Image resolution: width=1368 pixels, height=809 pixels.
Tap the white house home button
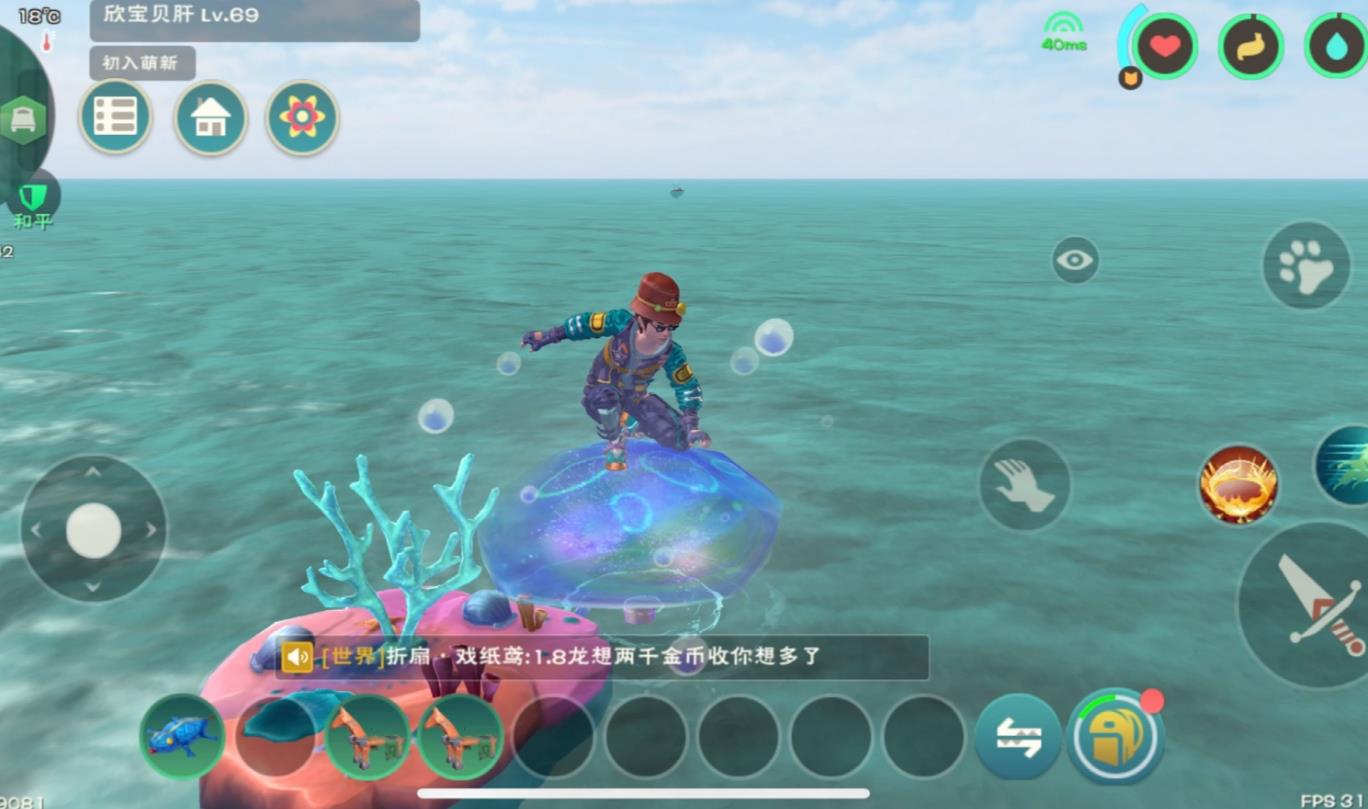coord(210,118)
